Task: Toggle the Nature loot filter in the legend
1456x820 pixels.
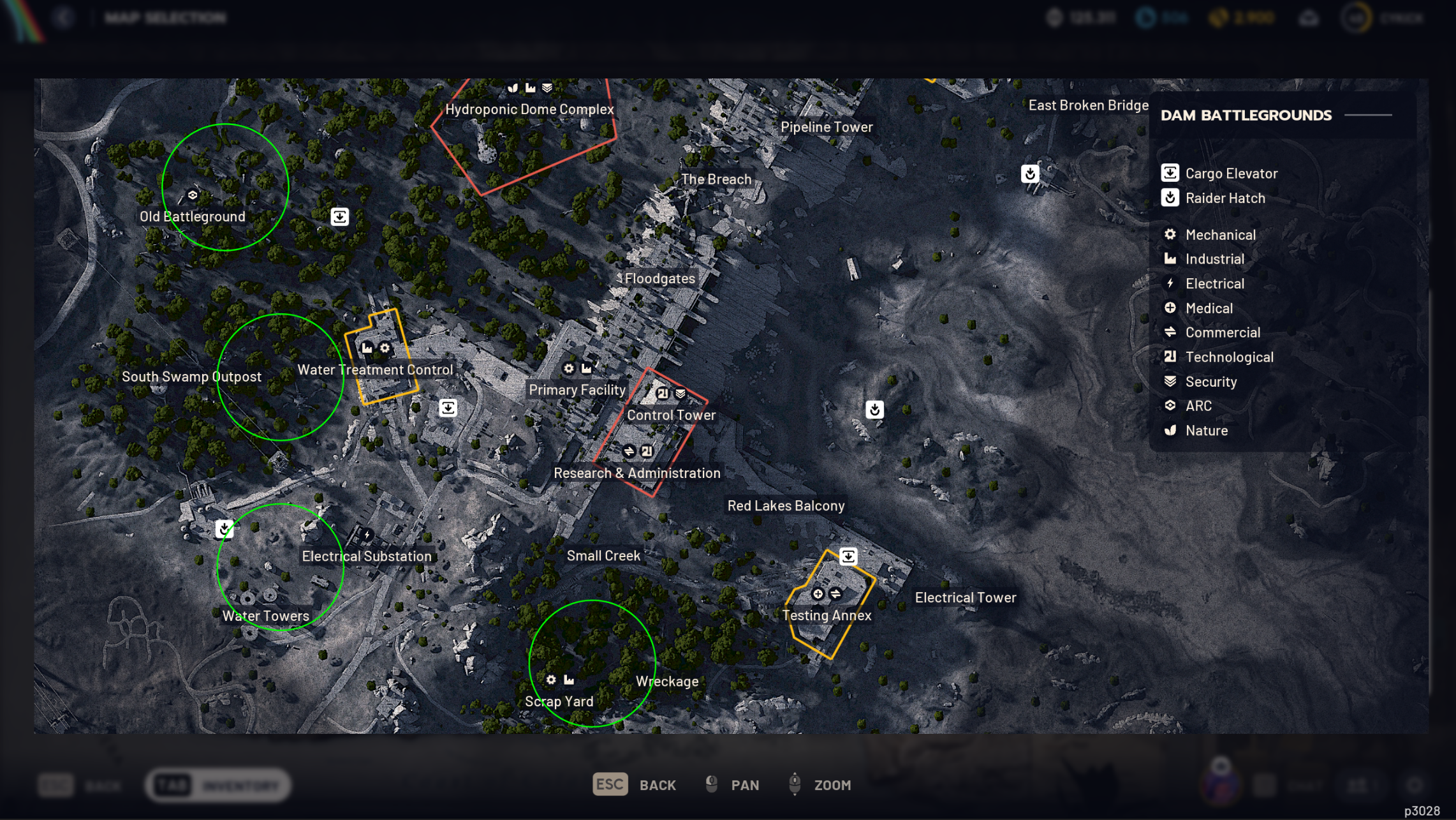Action: click(1170, 430)
